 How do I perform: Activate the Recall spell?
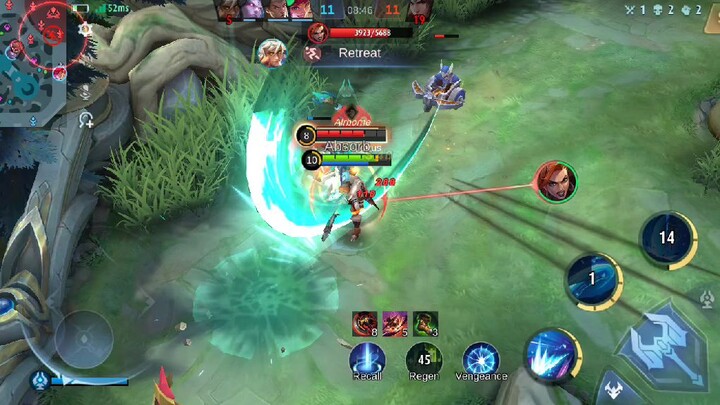coord(367,358)
